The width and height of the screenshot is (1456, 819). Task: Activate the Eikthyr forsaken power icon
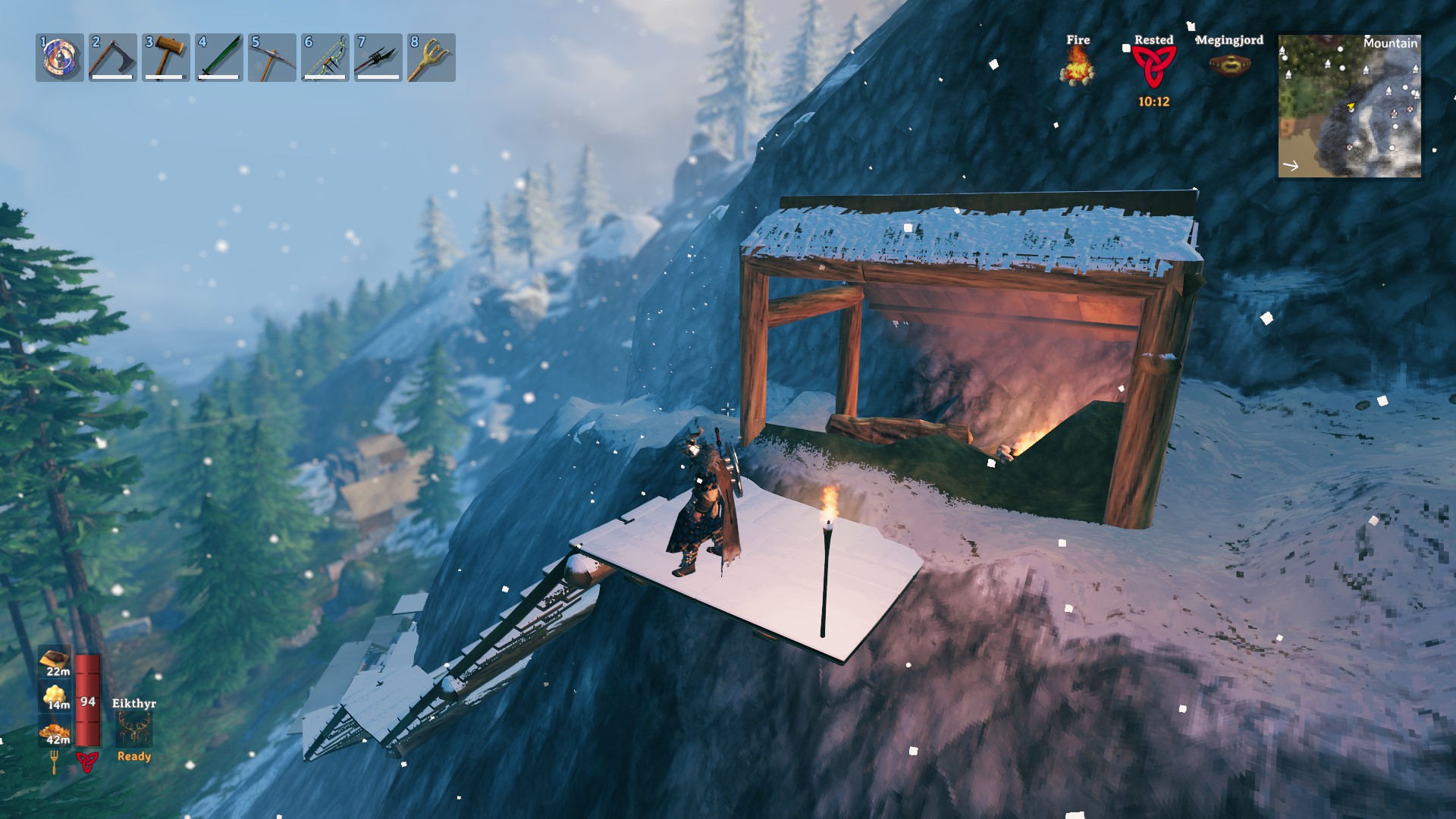(134, 727)
